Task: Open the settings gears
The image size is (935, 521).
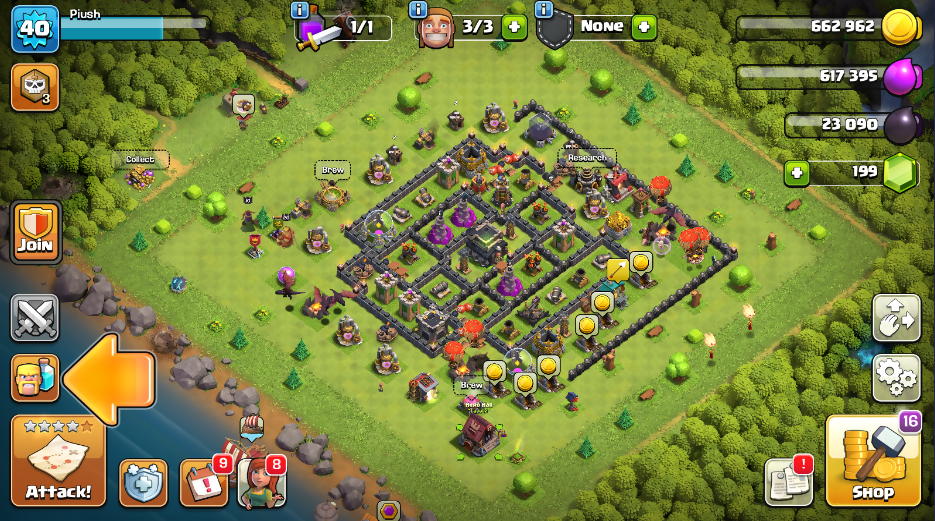Action: pyautogui.click(x=896, y=377)
